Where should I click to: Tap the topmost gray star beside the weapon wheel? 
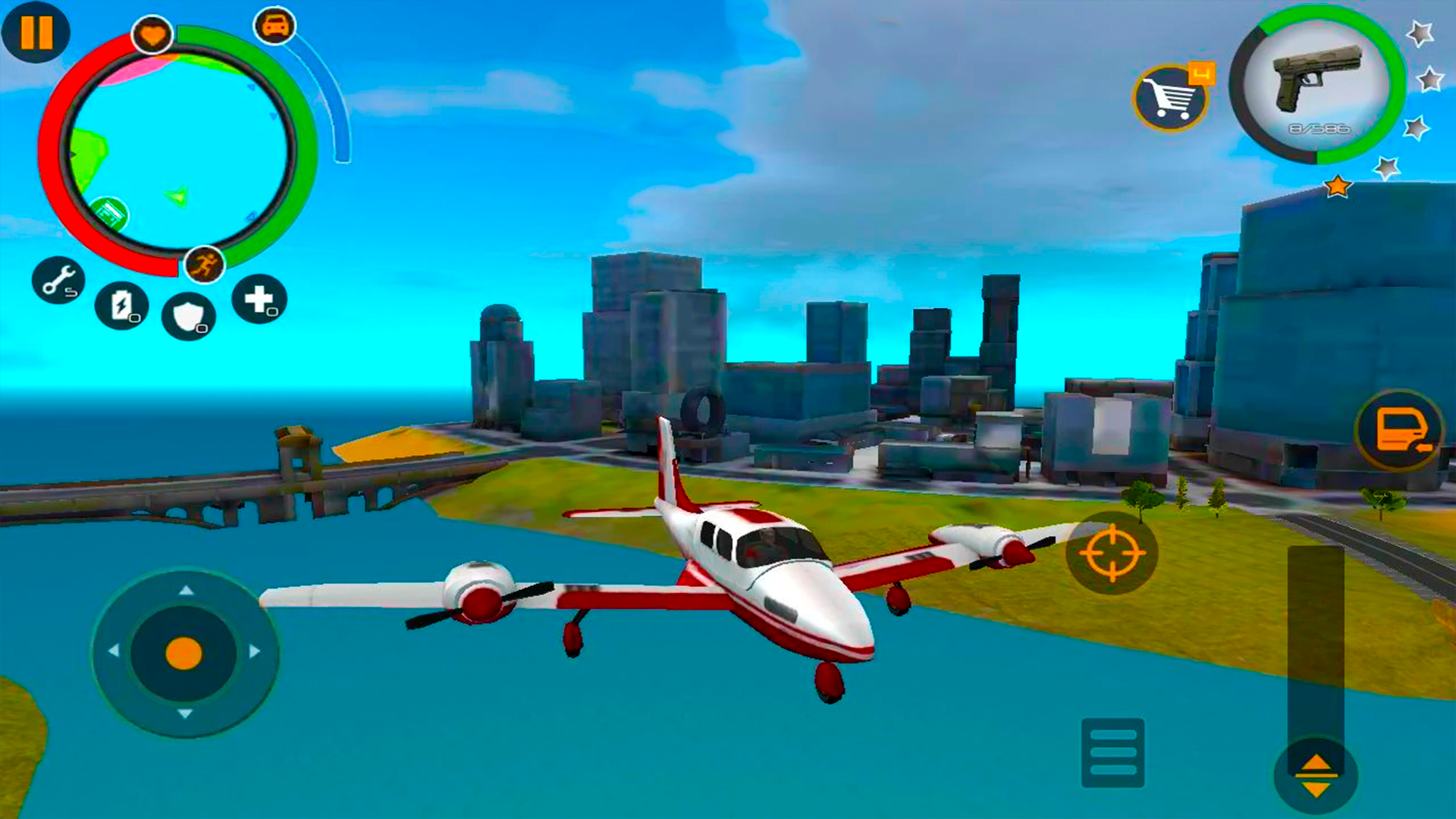[1421, 33]
